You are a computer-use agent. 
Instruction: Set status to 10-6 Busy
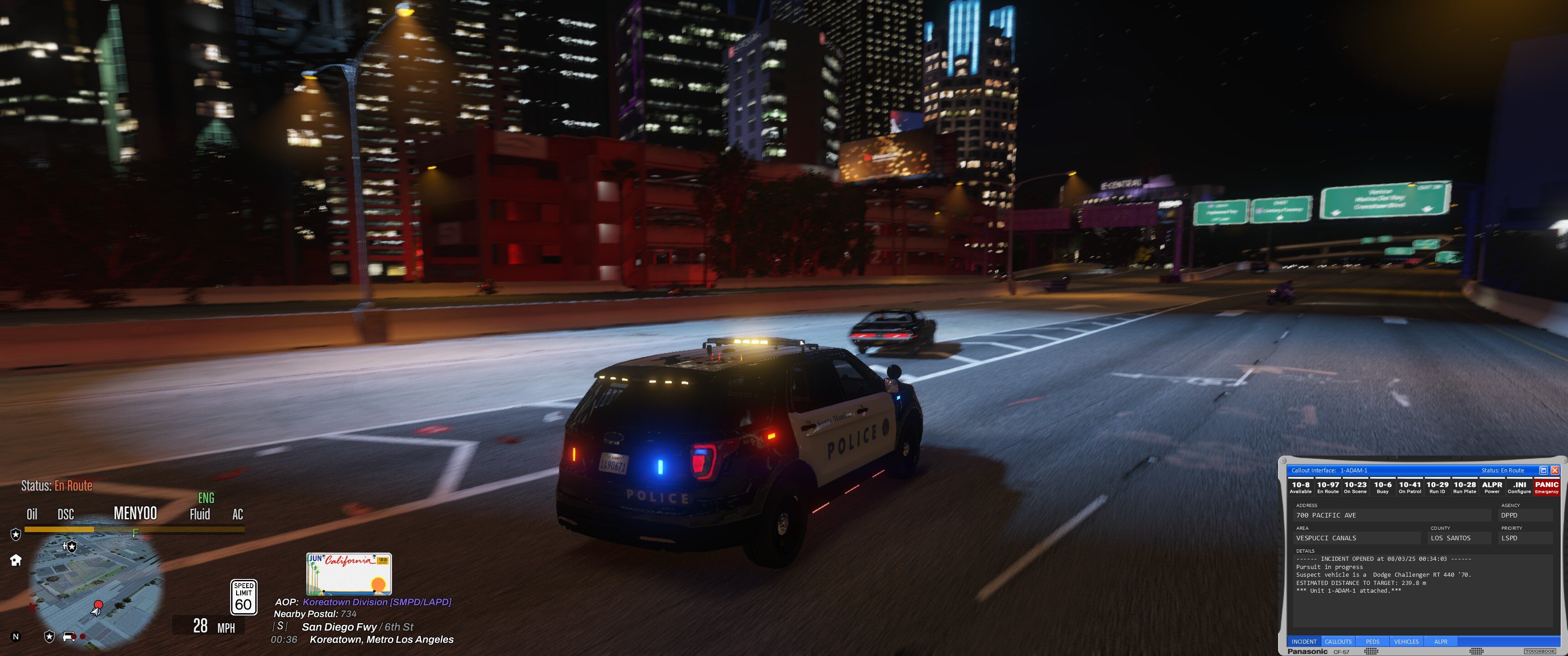1382,487
